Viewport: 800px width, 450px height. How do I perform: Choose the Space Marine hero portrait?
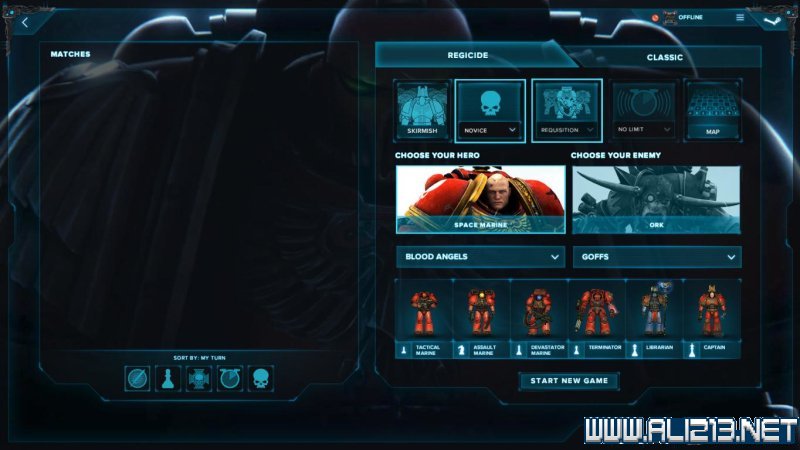[480, 198]
